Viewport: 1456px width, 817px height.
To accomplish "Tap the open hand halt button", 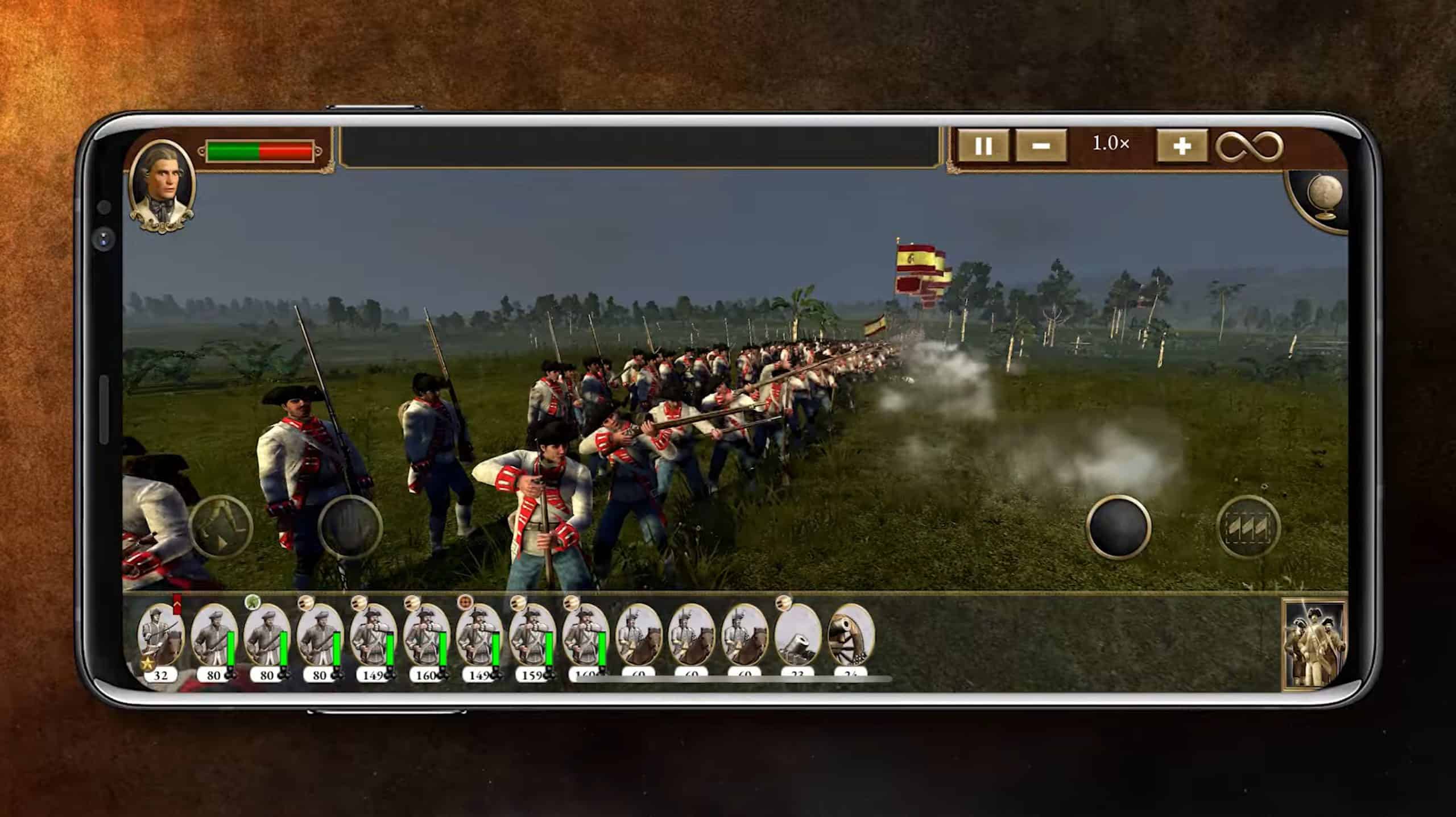I will pos(350,526).
